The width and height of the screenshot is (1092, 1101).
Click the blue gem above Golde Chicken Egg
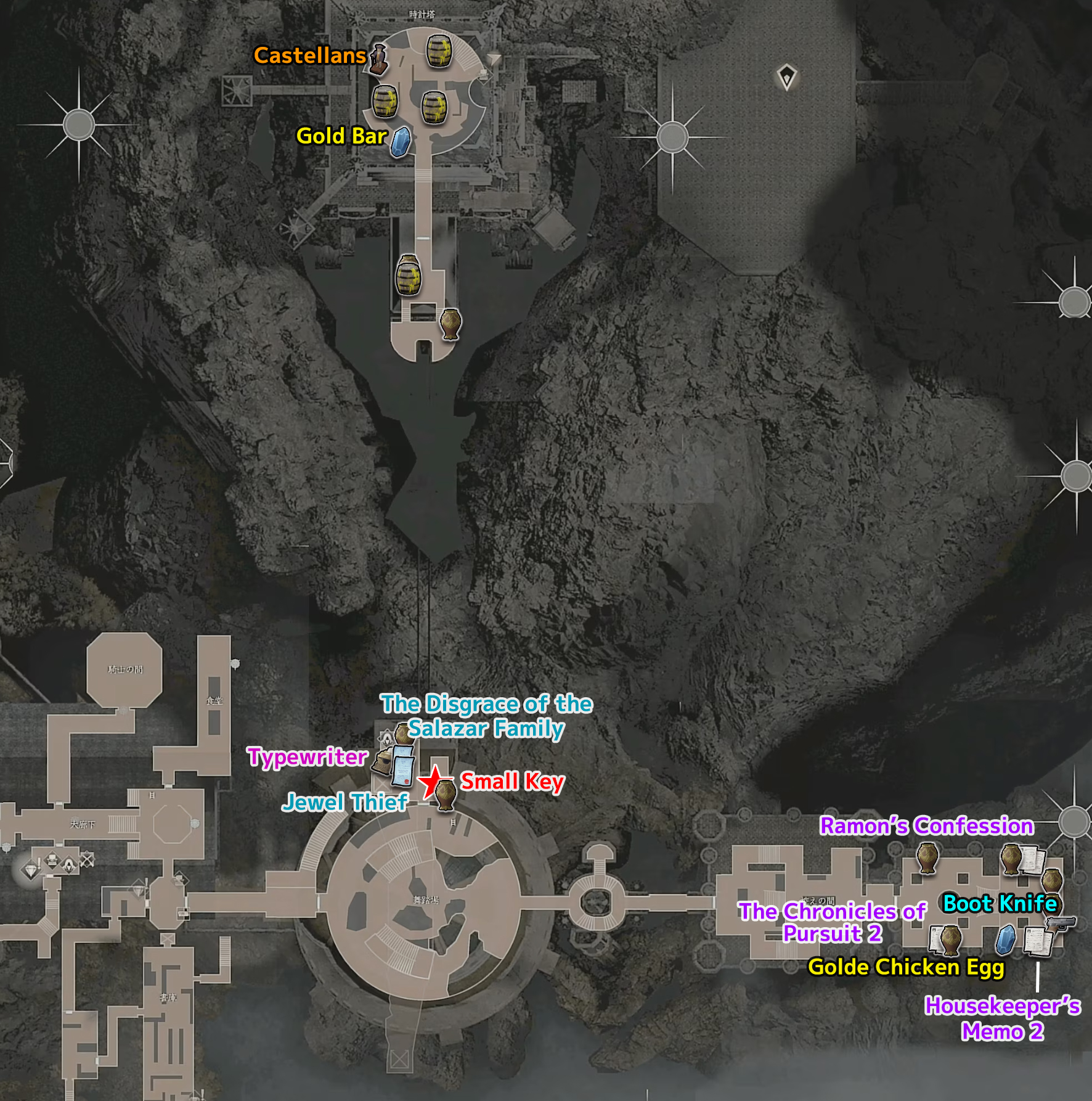point(1006,939)
